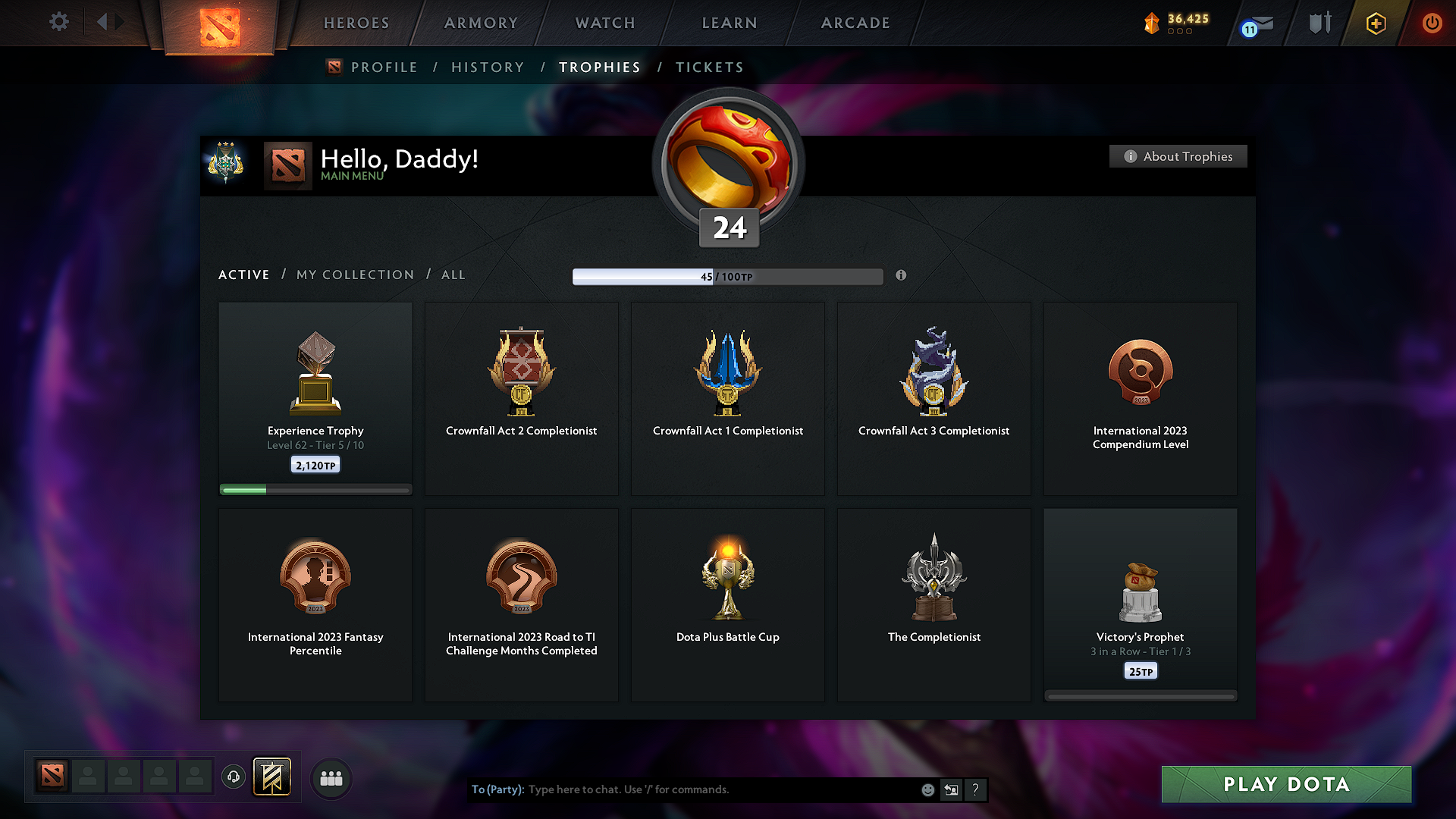This screenshot has width=1456, height=819.
Task: Select the voice chat headset icon
Action: 233,776
